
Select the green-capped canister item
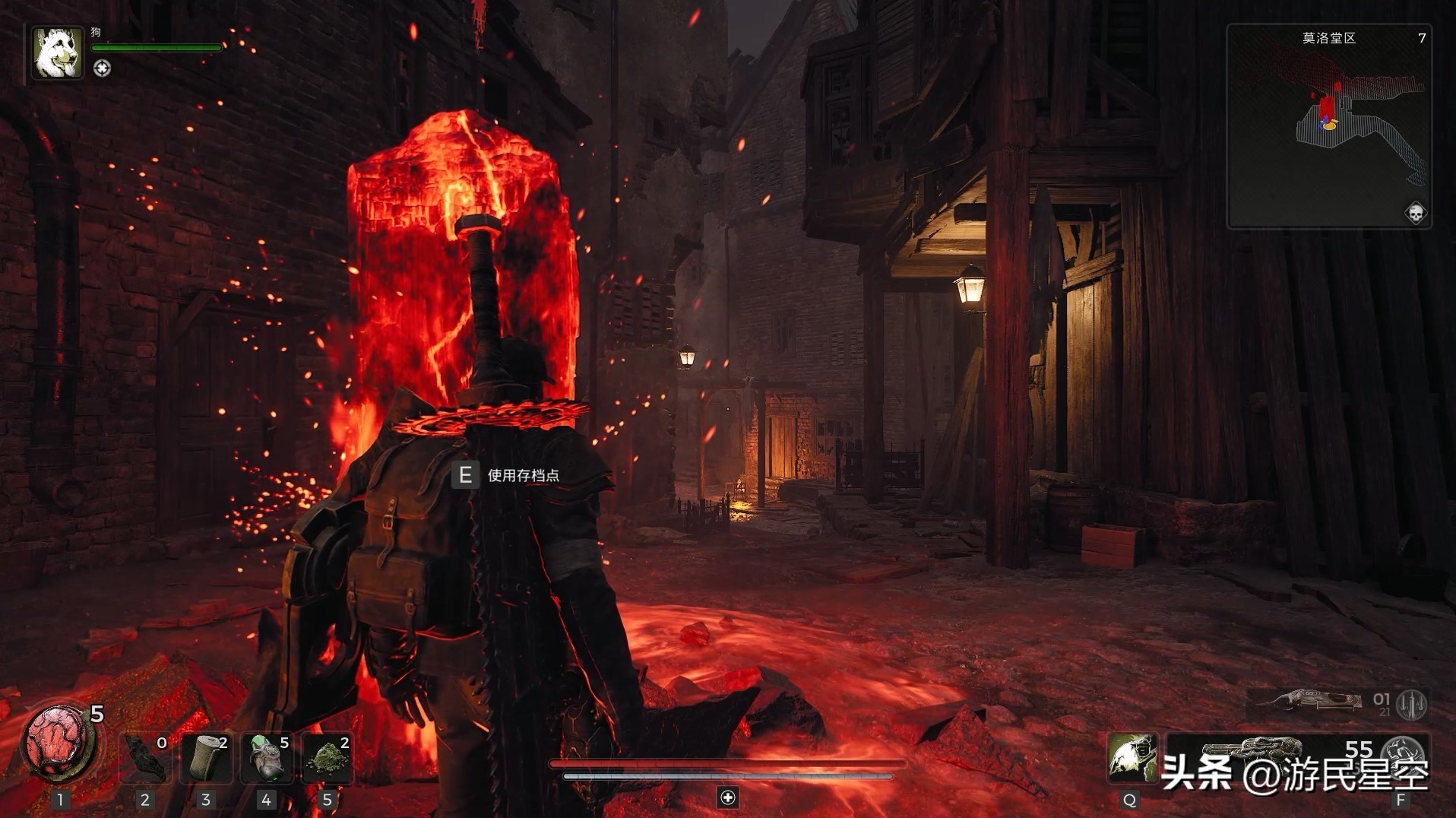[267, 758]
